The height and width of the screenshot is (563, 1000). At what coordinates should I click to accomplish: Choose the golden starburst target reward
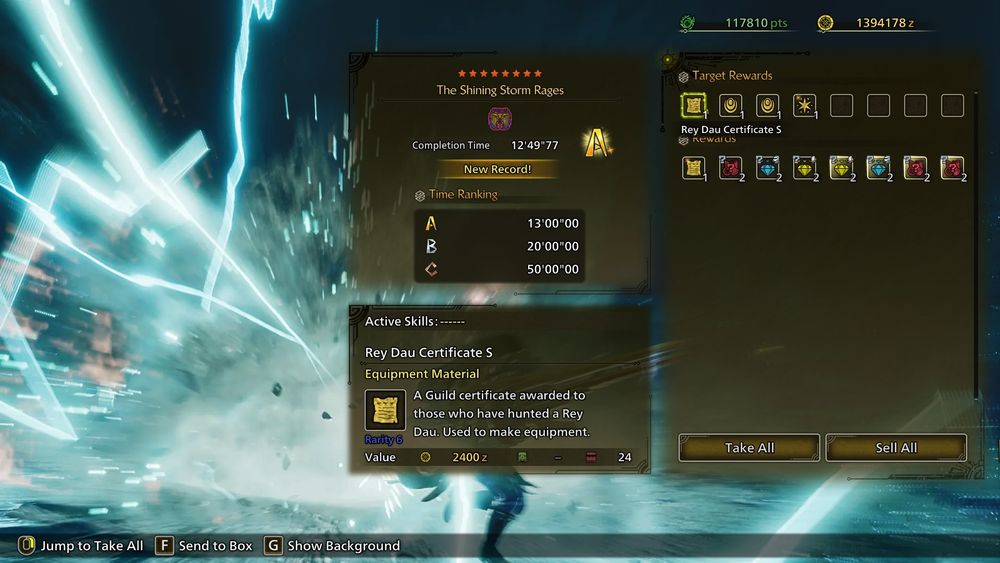805,105
